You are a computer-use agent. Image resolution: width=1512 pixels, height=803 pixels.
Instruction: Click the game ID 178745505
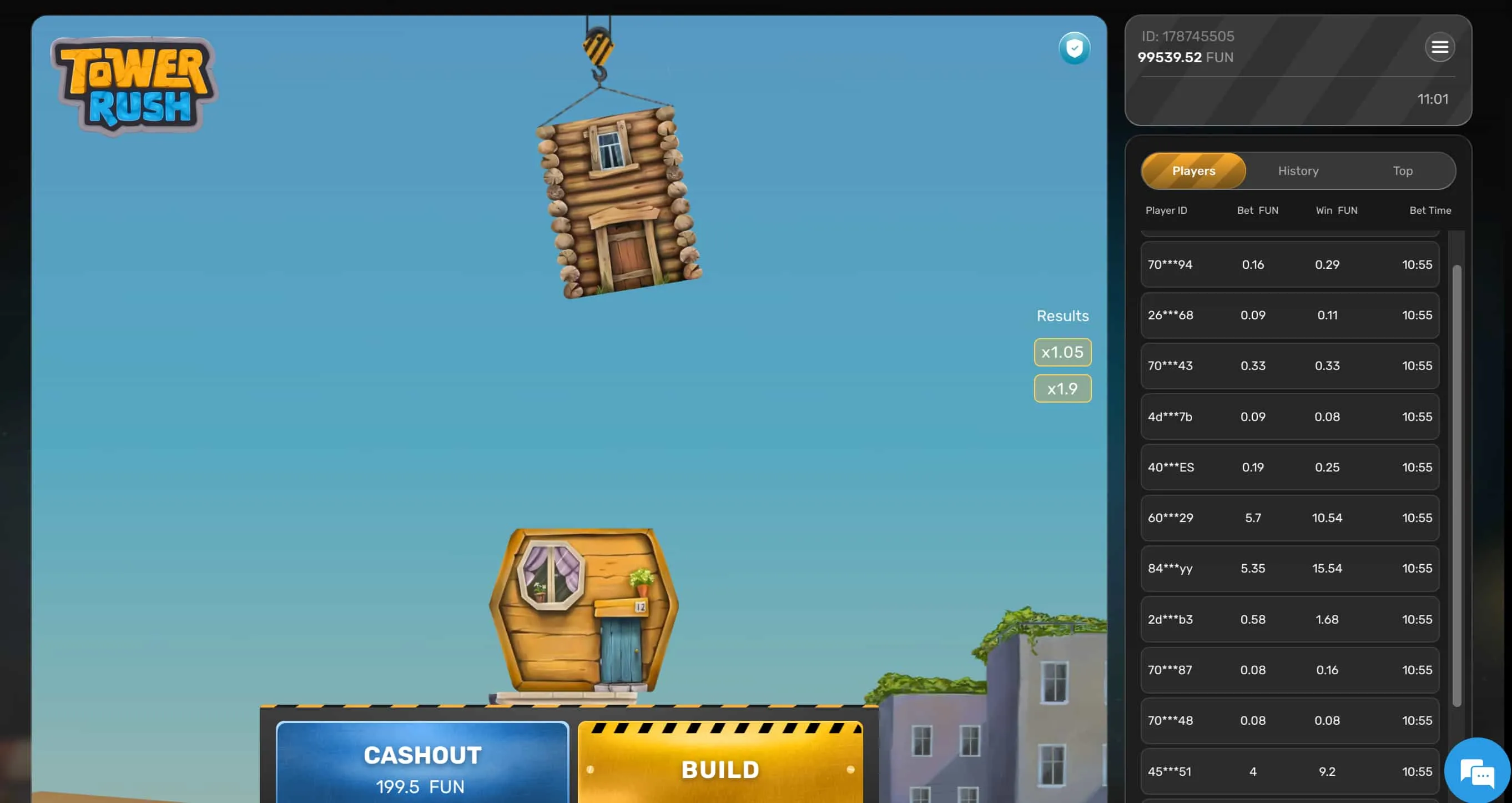1187,36
